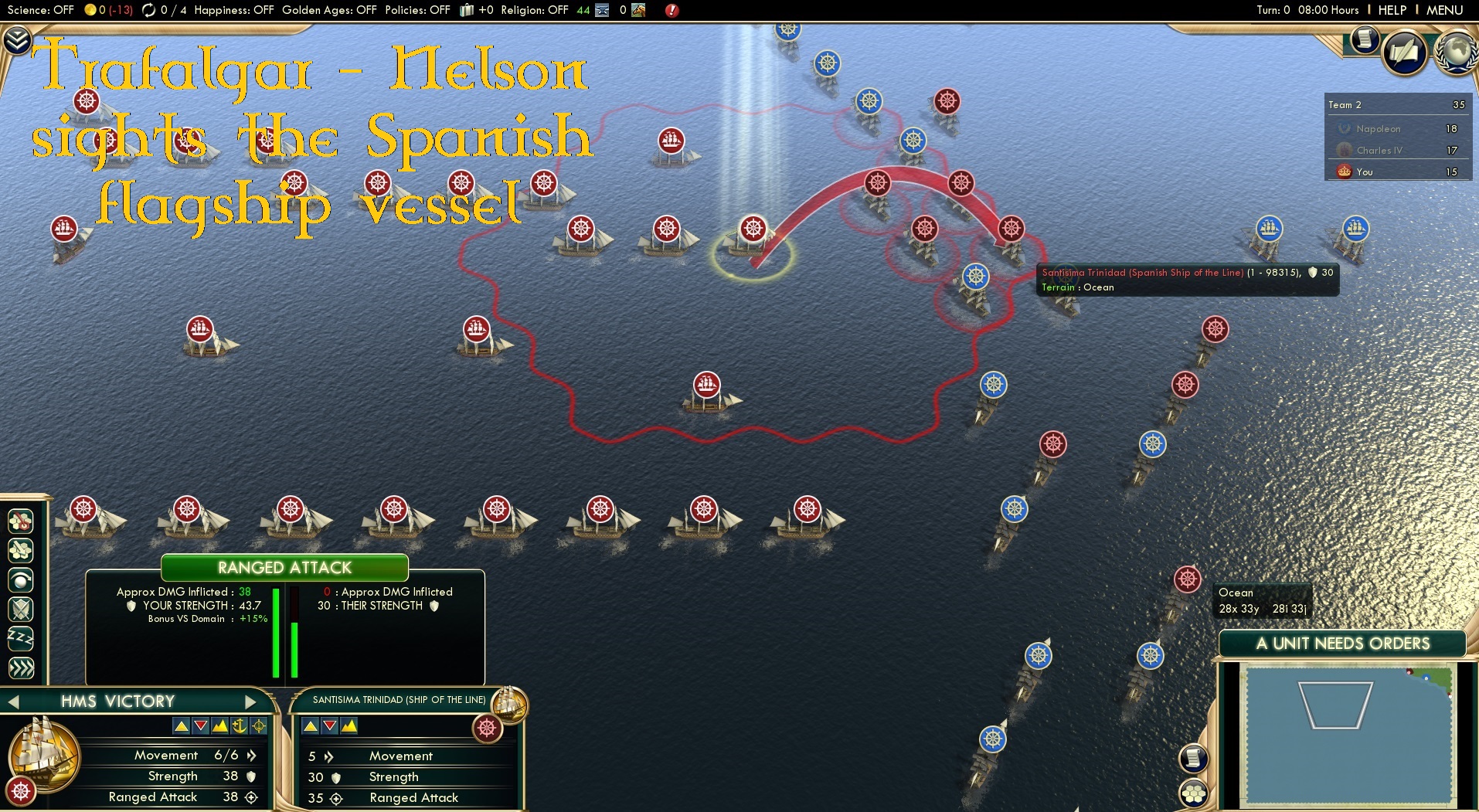Open HELP from the top bar
This screenshot has width=1479, height=812.
[x=1392, y=10]
